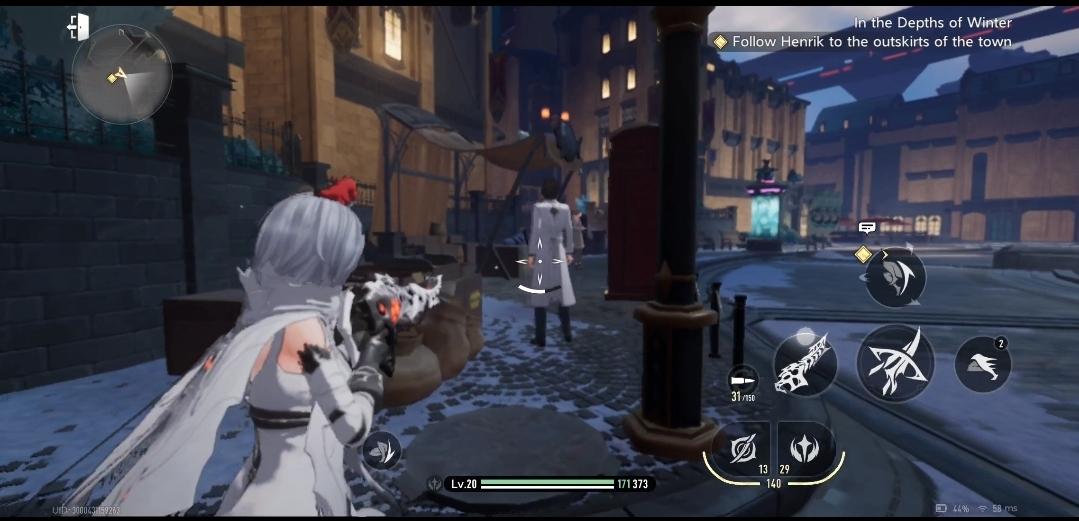Tap the bullet reload icon
The height and width of the screenshot is (521, 1079).
coord(742,380)
